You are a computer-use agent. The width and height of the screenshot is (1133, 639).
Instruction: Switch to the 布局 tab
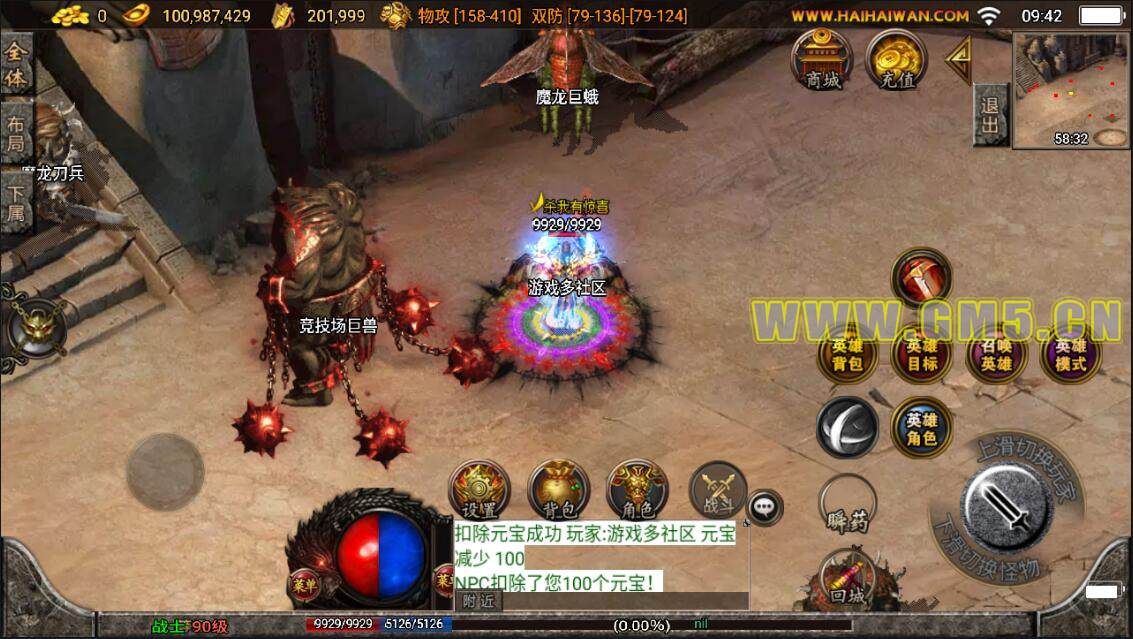click(x=16, y=135)
